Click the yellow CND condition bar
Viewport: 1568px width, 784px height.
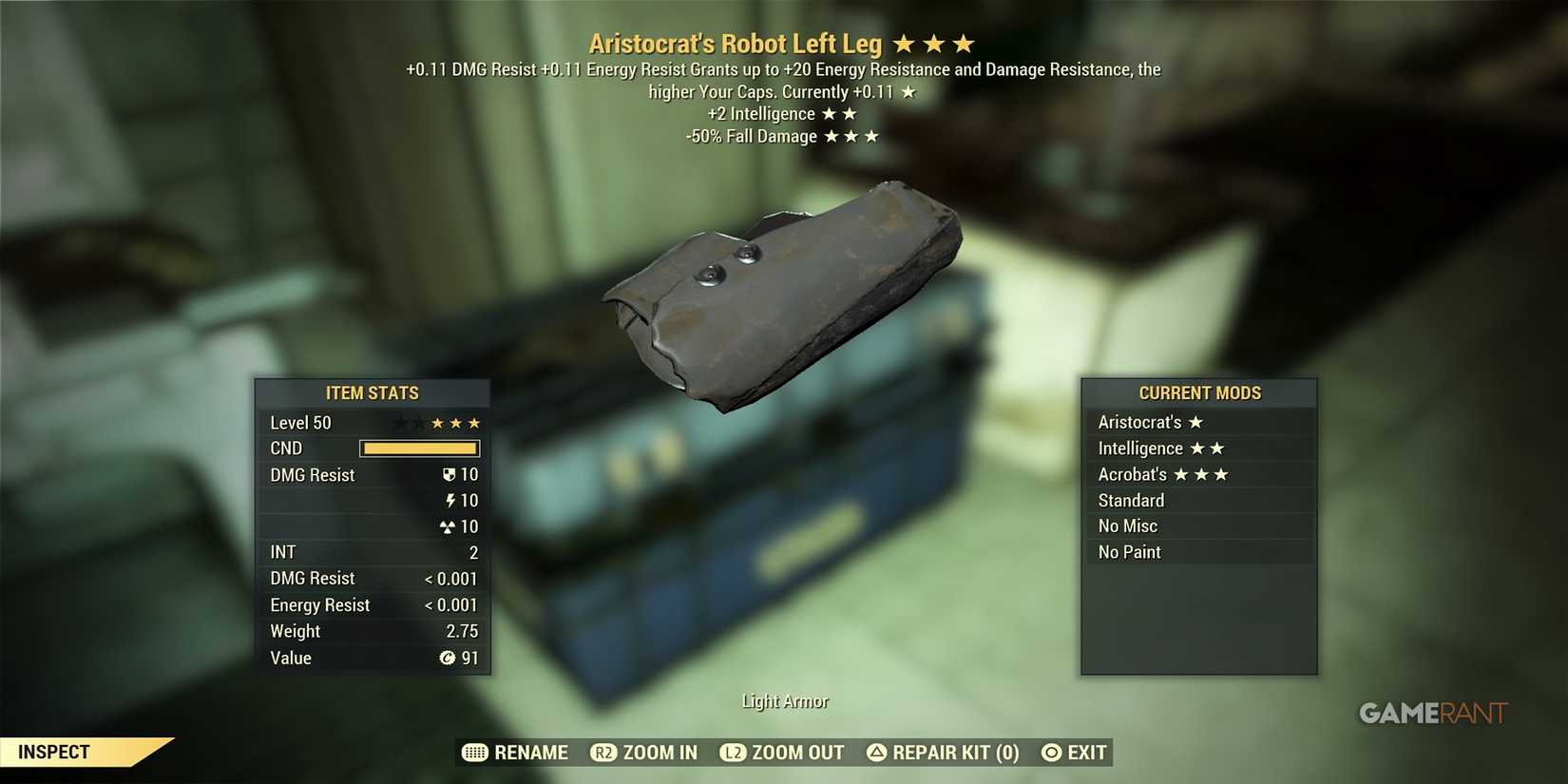pyautogui.click(x=419, y=448)
